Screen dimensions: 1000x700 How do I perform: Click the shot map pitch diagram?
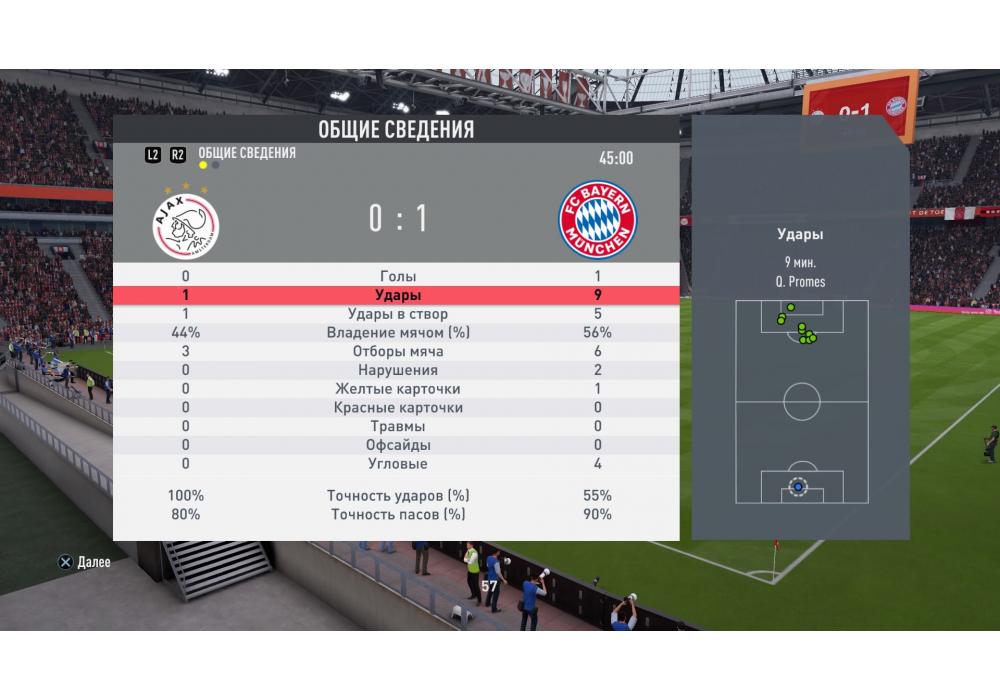(x=801, y=401)
